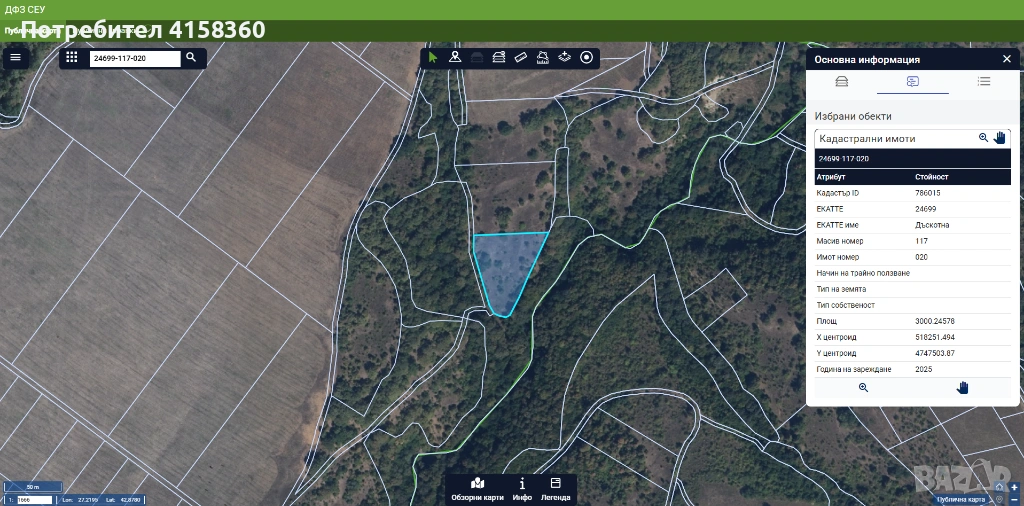
Task: Focus the parcel search field
Action: [x=135, y=59]
